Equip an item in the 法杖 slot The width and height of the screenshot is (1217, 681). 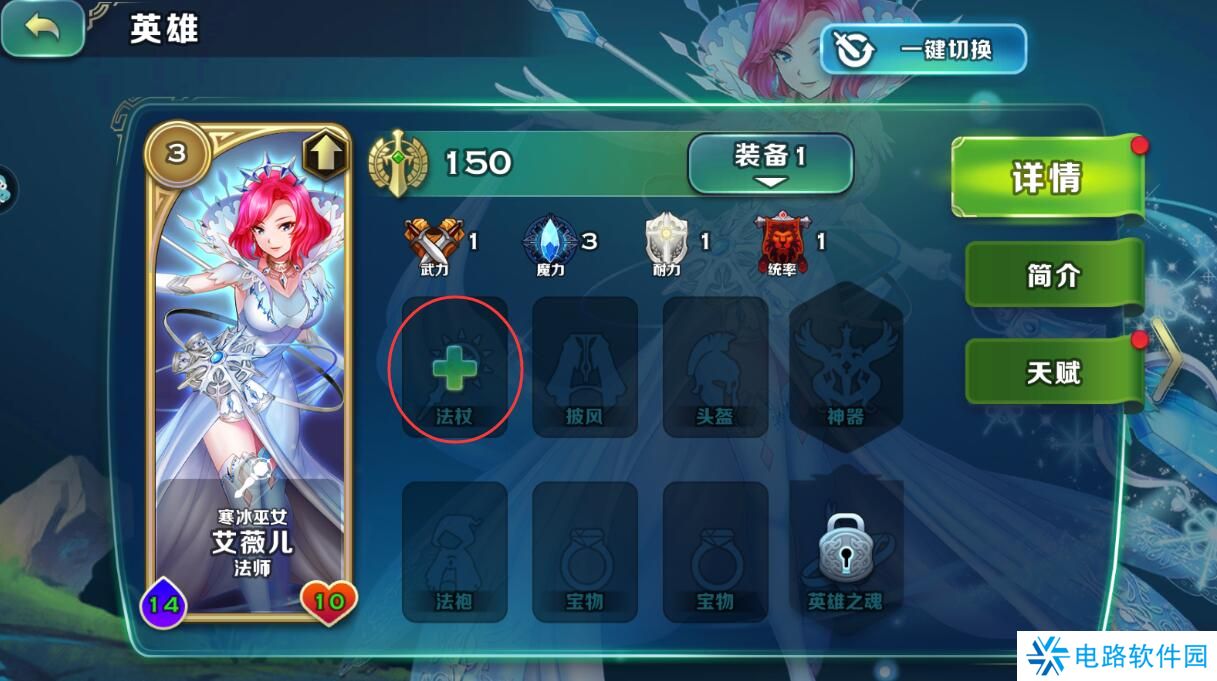[x=455, y=367]
